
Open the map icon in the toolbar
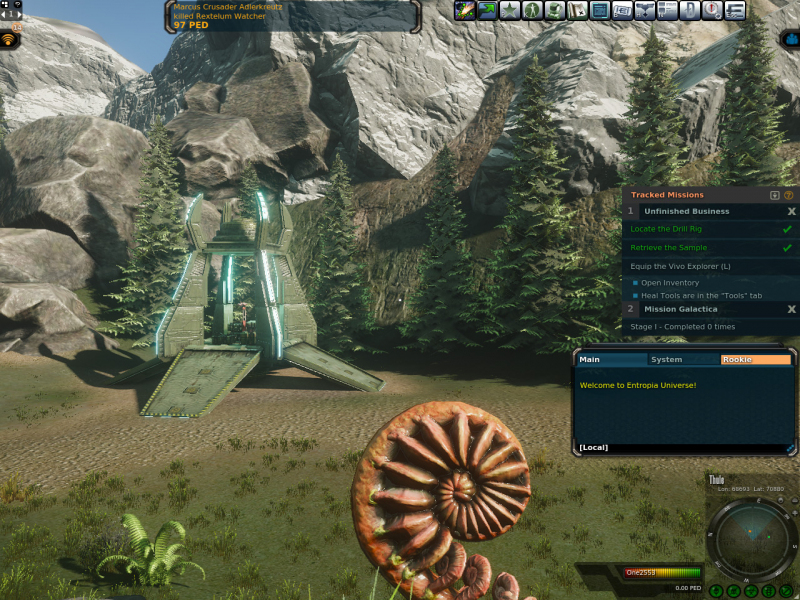pyautogui.click(x=577, y=11)
